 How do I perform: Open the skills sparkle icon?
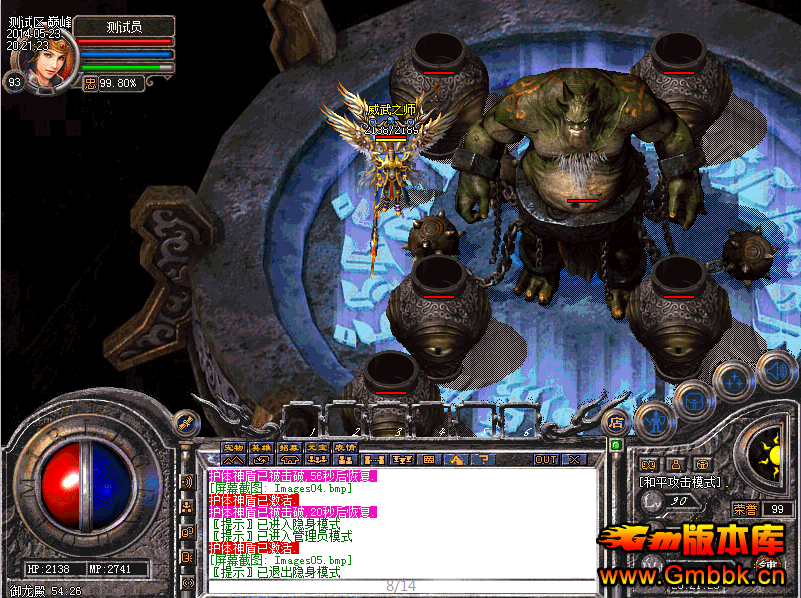732,380
